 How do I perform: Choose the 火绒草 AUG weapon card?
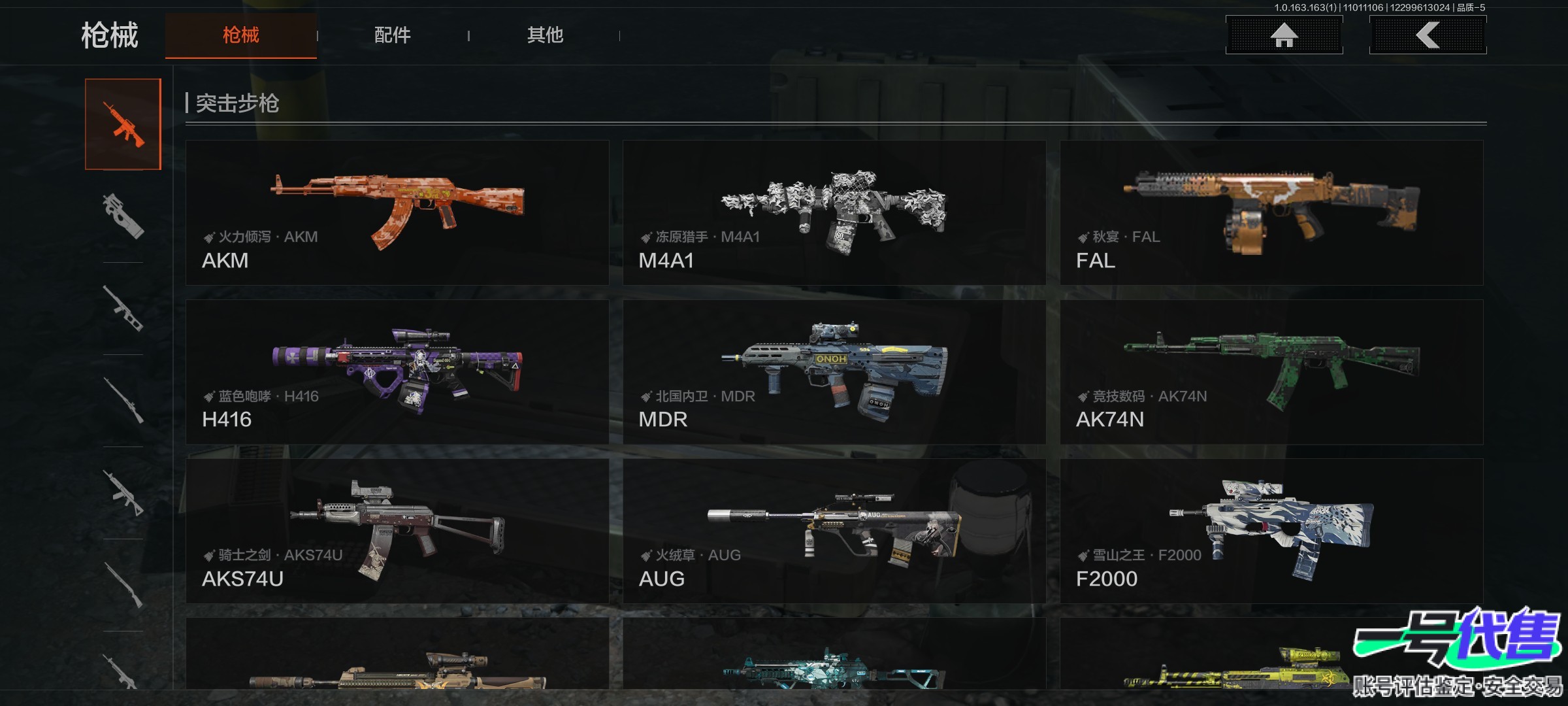(x=834, y=531)
